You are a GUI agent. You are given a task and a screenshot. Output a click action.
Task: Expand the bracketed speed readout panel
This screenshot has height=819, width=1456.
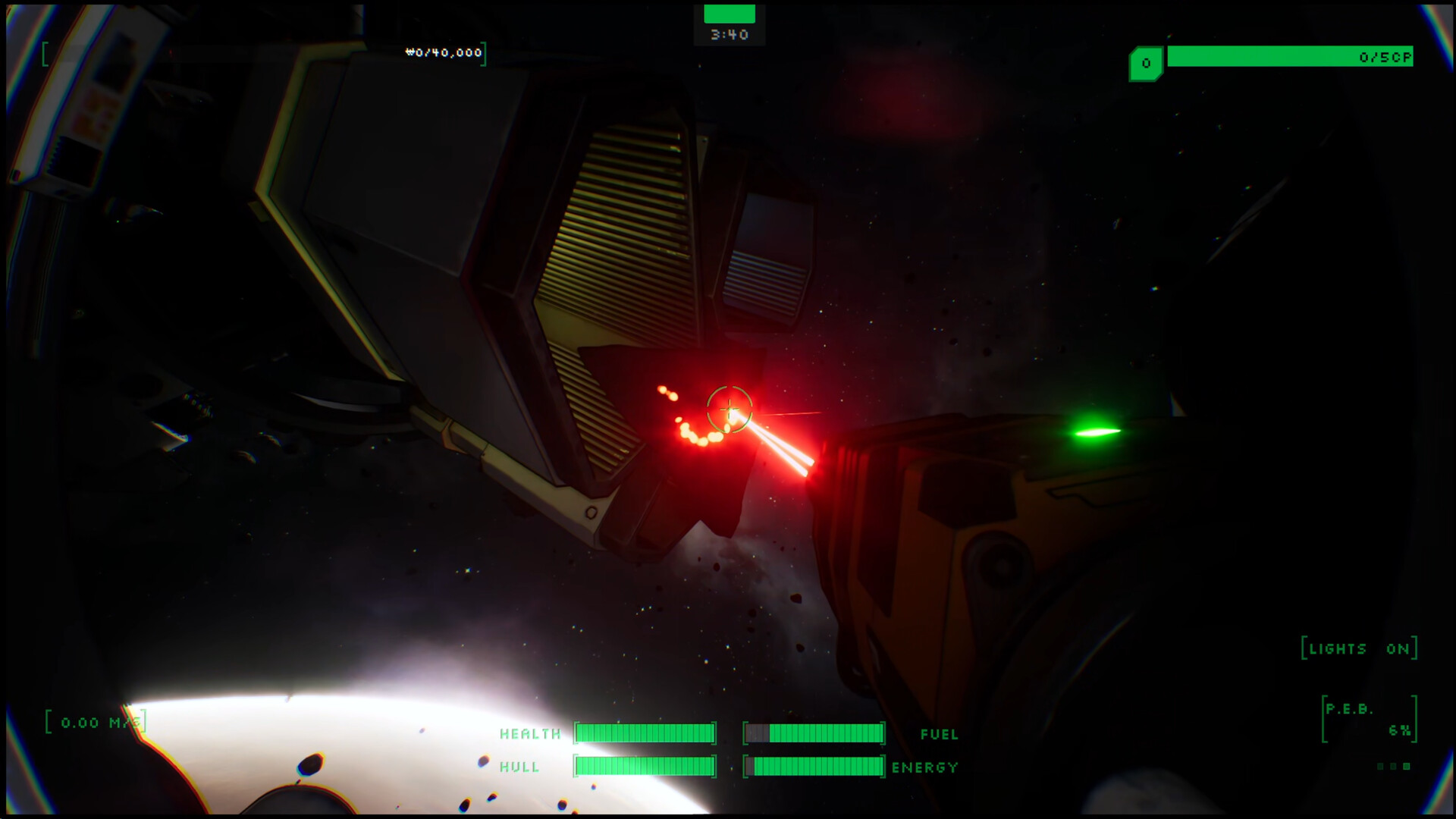point(95,722)
